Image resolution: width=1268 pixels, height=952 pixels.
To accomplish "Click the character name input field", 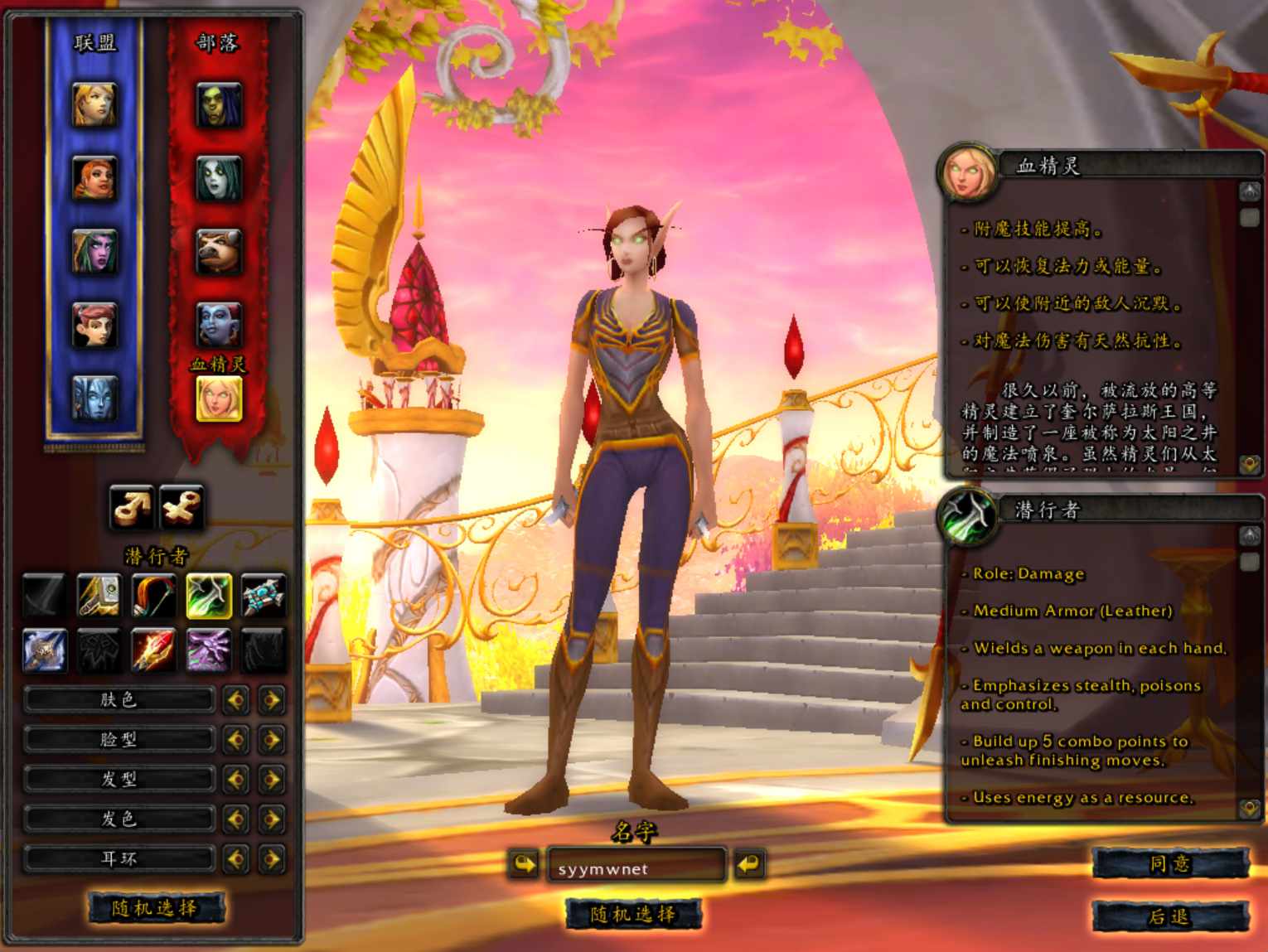I will (x=636, y=867).
